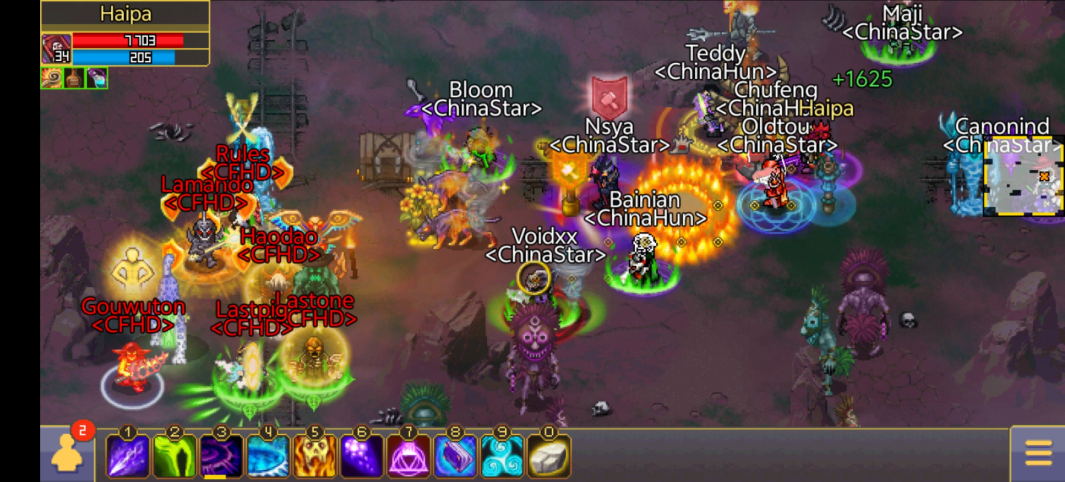The width and height of the screenshot is (1065, 482).
Task: Open the hamburger main menu
Action: point(1038,455)
